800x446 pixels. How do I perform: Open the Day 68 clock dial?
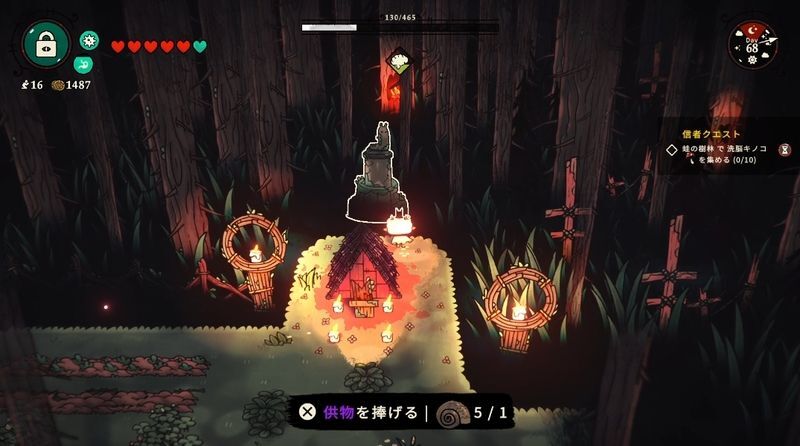point(752,44)
